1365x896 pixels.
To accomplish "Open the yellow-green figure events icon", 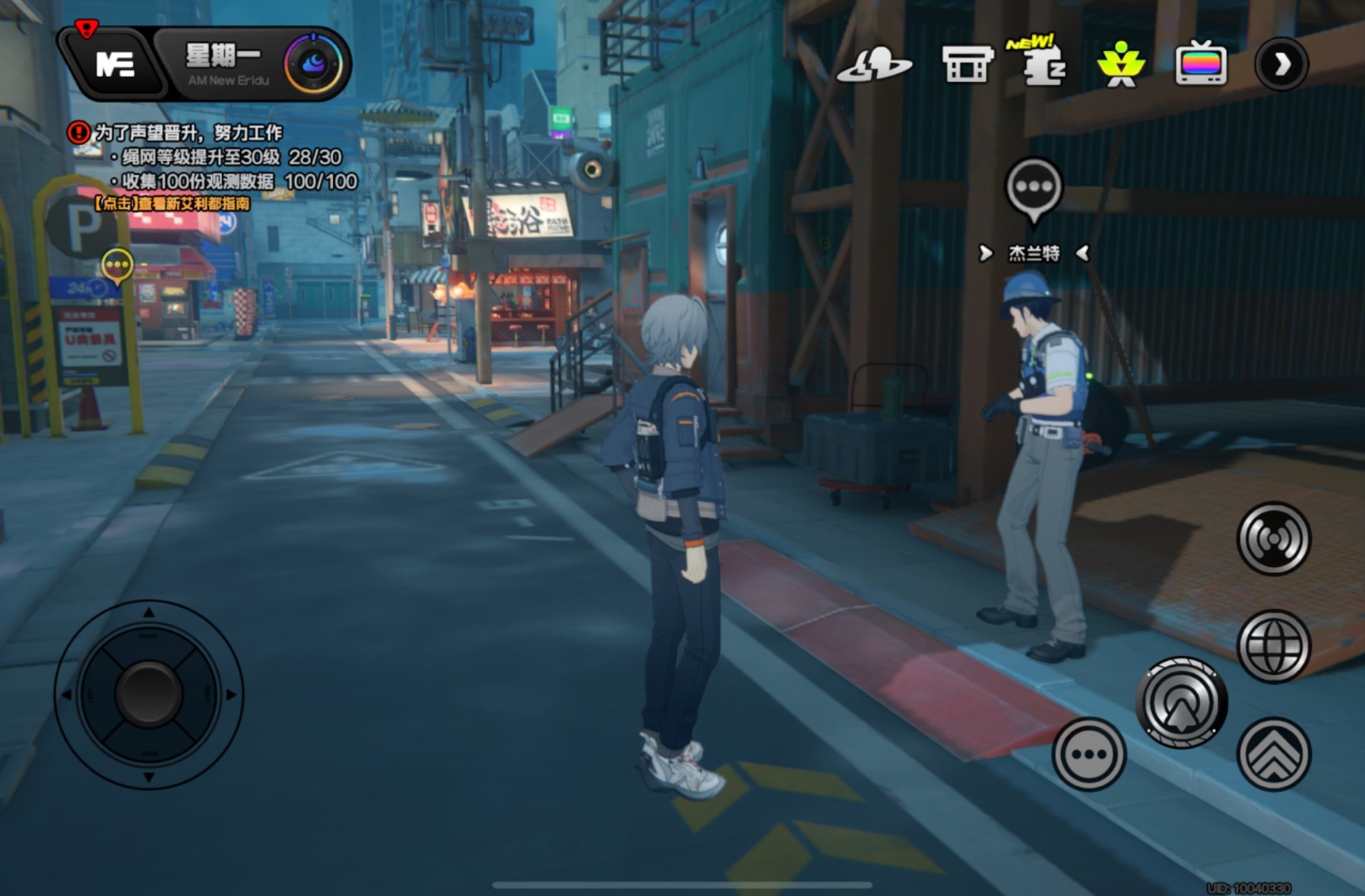I will (x=1120, y=65).
